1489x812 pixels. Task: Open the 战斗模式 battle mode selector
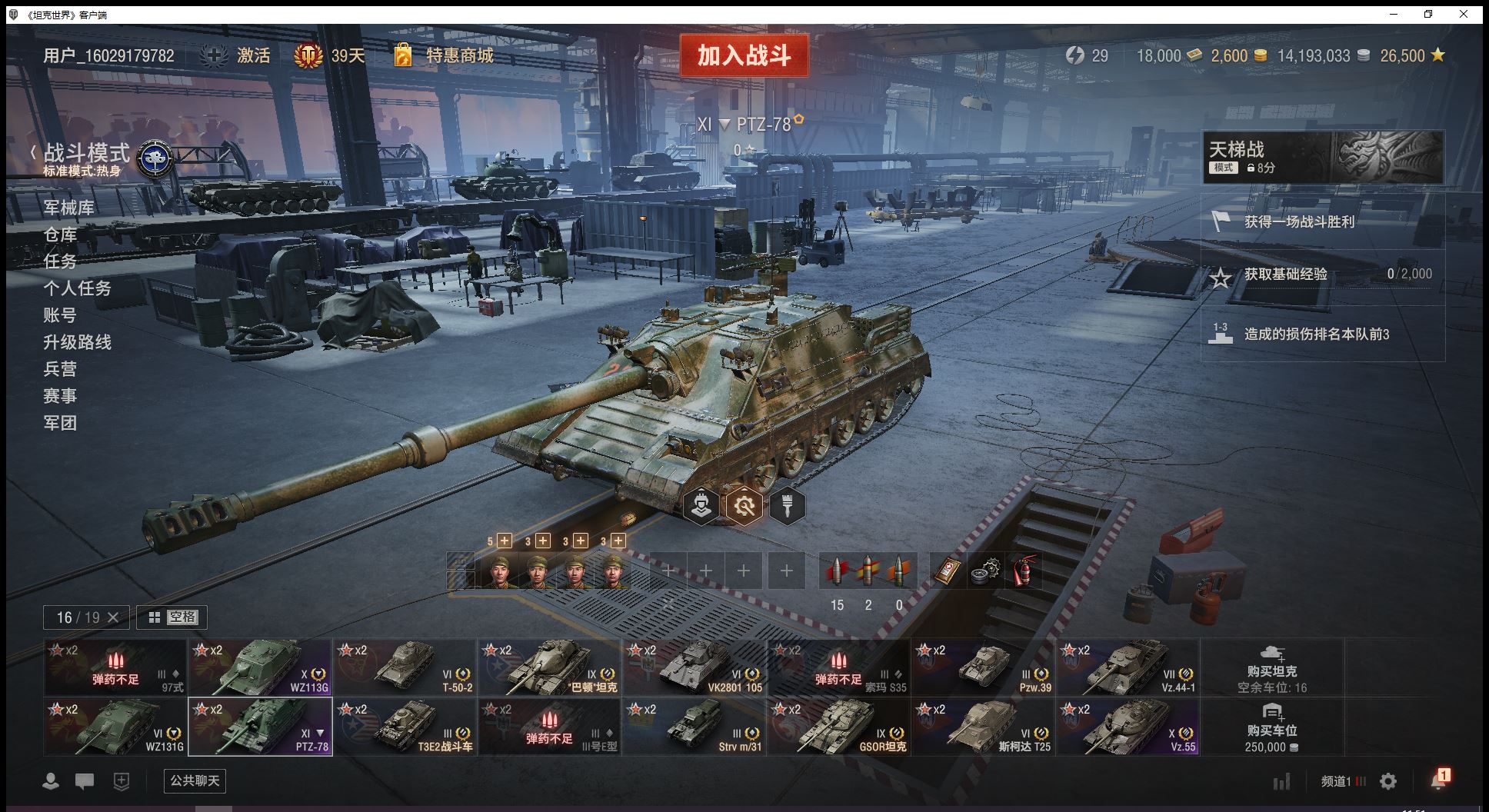[86, 154]
